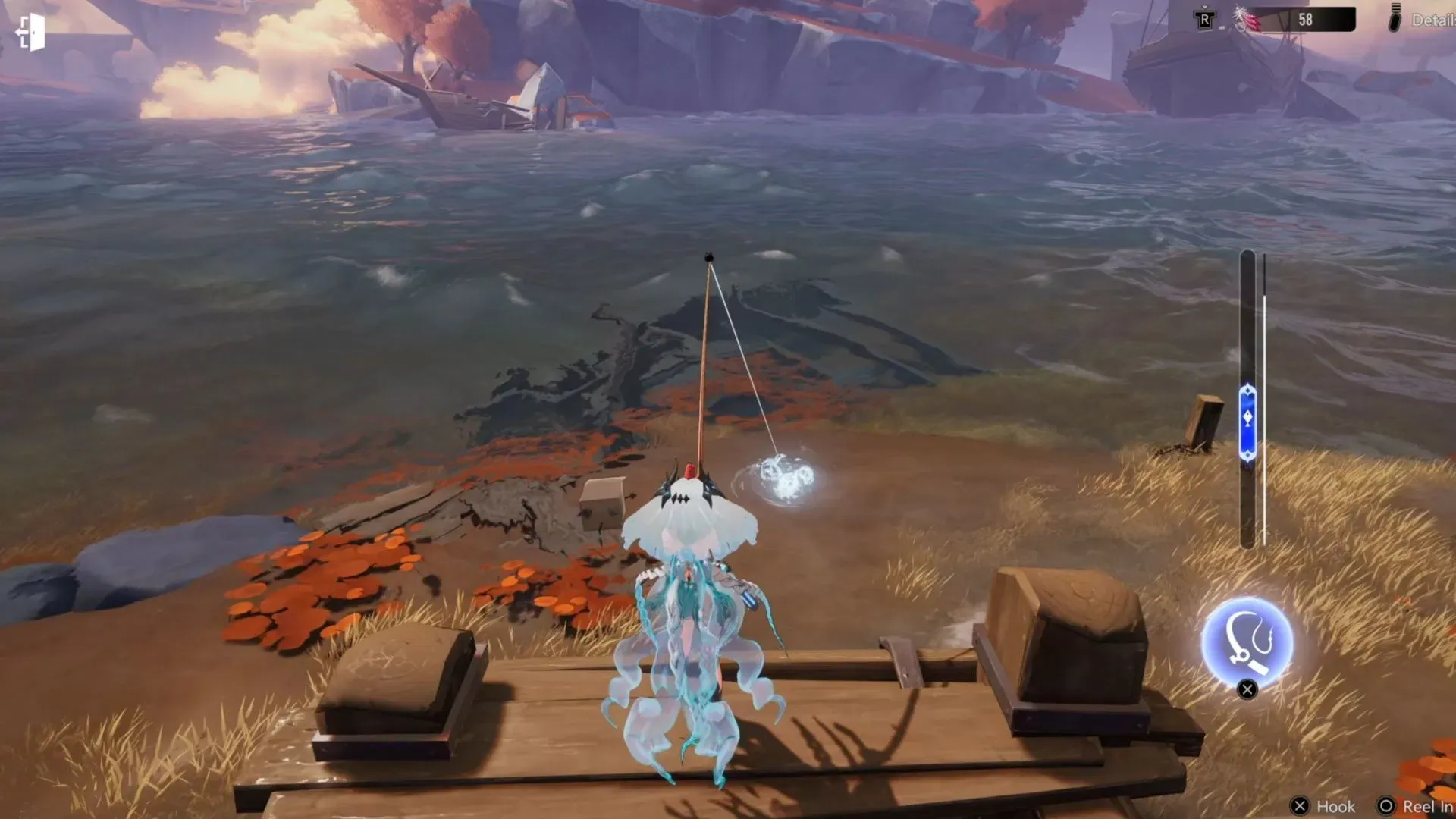Click the X controller glyph next to Hook
This screenshot has height=819, width=1456.
[1300, 805]
